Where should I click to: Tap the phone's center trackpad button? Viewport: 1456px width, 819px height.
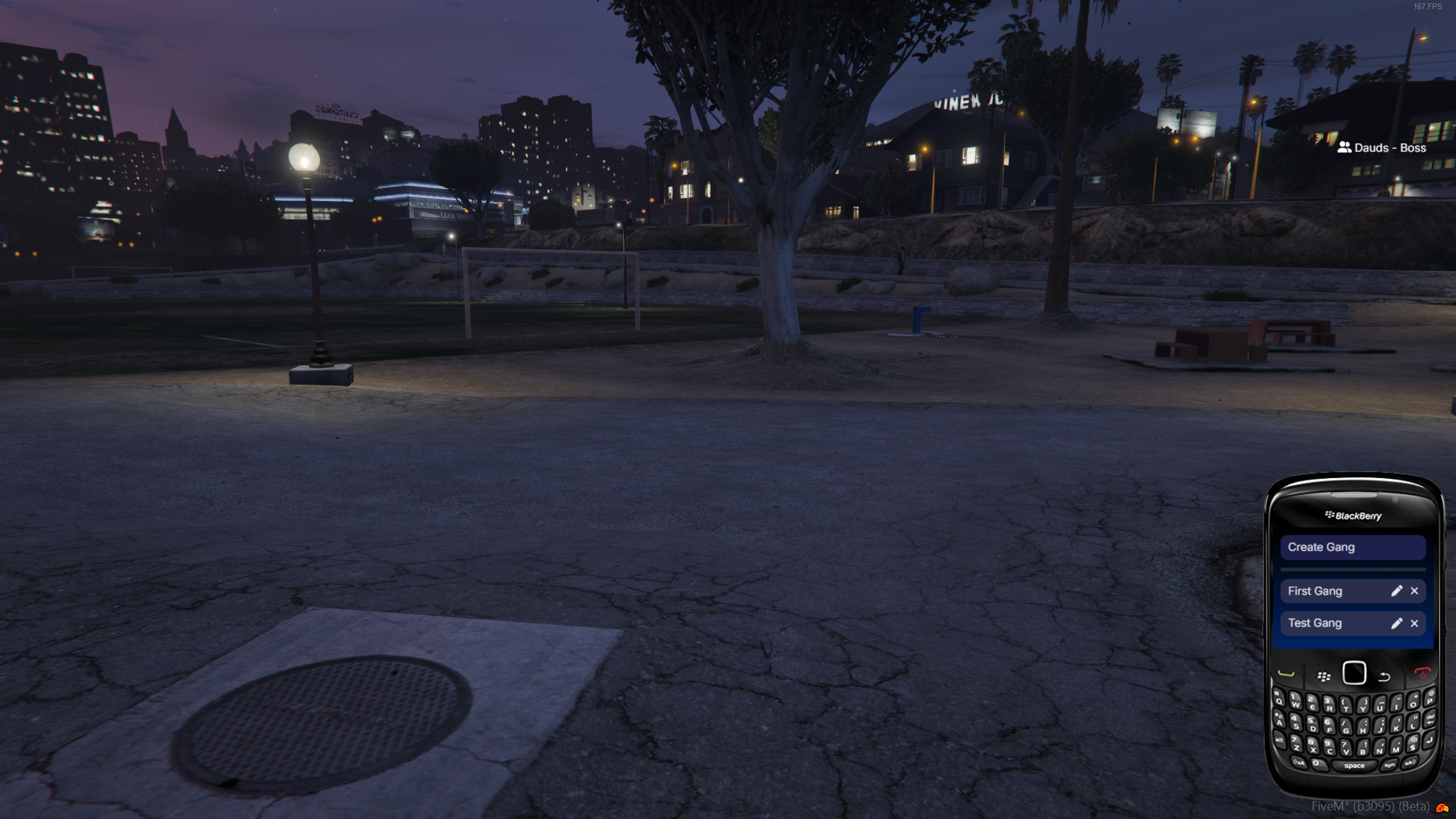1354,673
